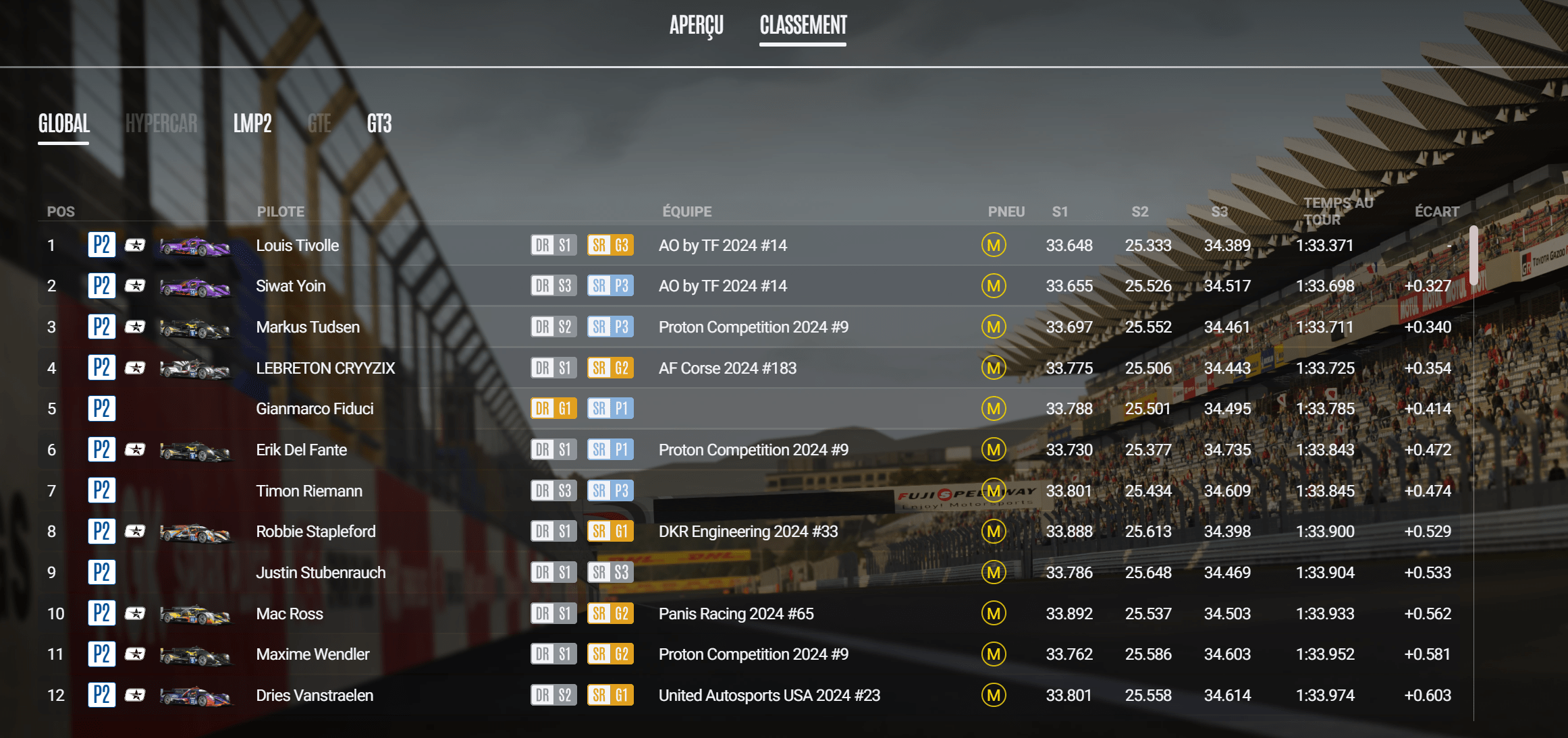Select Justin Stubenrauch in the list
This screenshot has width=1568, height=738.
click(x=321, y=573)
